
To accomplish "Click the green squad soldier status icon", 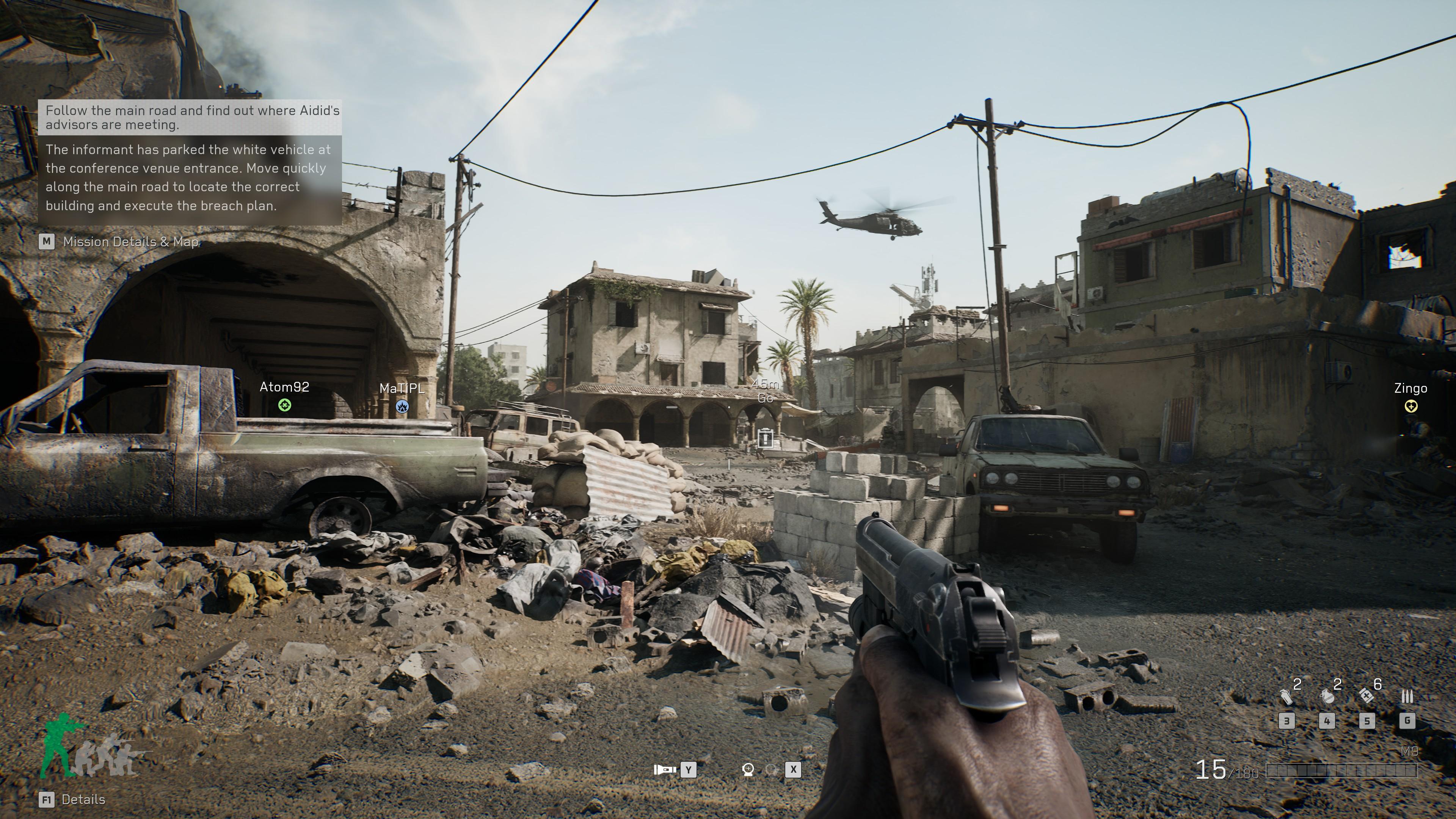I will pyautogui.click(x=60, y=744).
